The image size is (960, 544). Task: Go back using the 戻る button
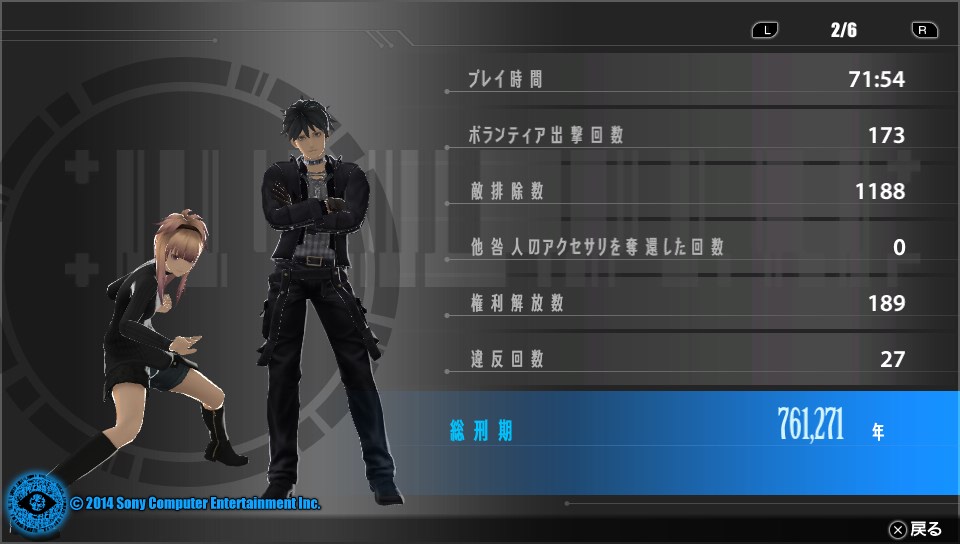(x=915, y=529)
